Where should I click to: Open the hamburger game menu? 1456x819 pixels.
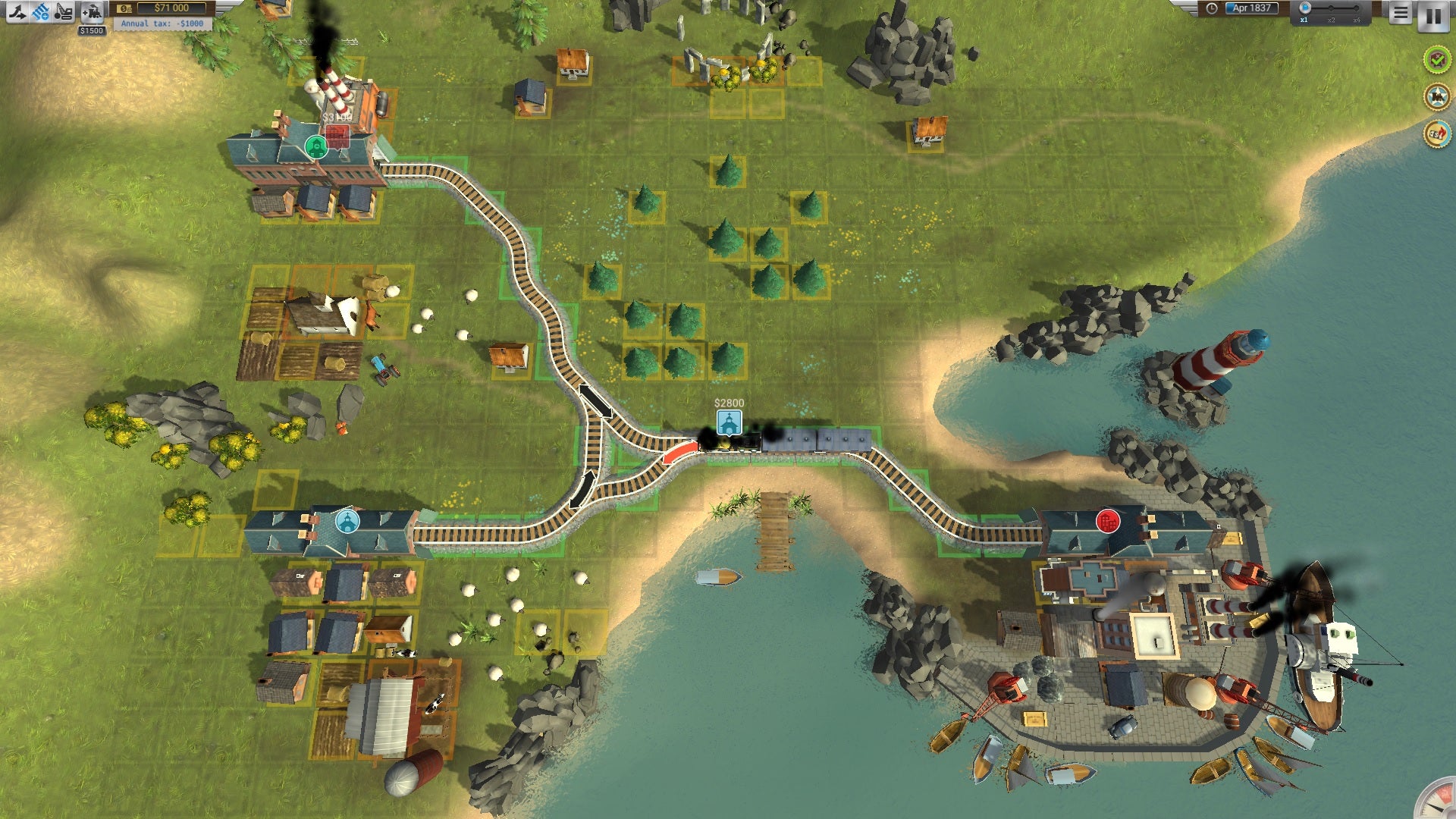[1399, 14]
